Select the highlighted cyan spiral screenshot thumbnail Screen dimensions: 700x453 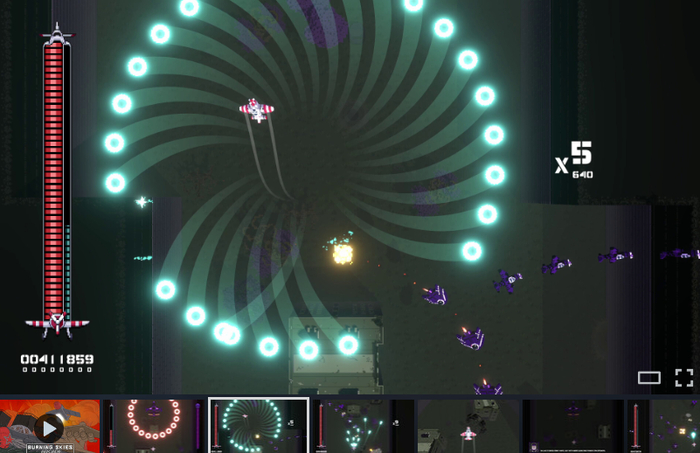[x=258, y=426]
